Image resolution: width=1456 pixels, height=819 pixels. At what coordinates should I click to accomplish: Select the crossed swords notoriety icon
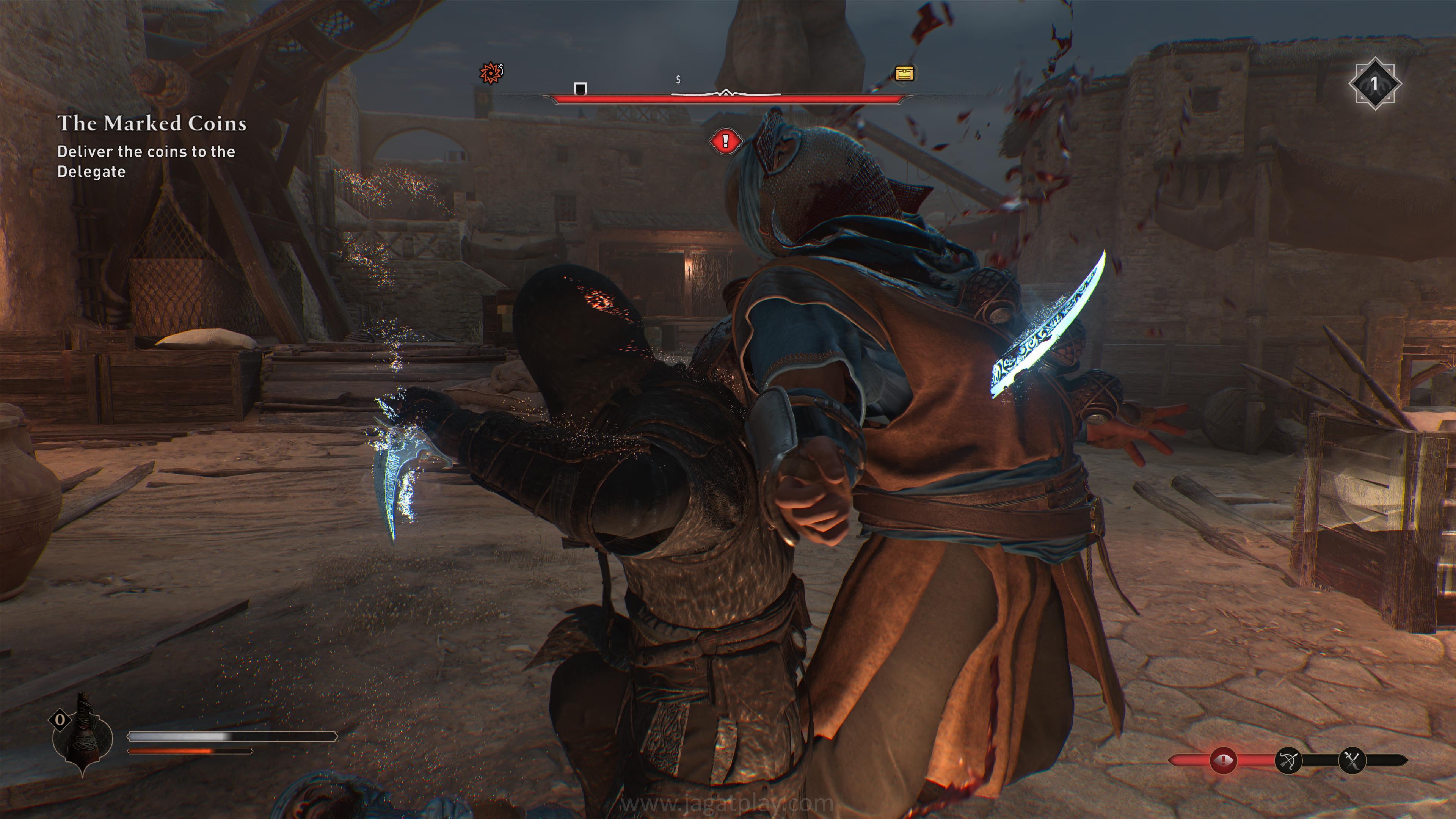(1352, 760)
